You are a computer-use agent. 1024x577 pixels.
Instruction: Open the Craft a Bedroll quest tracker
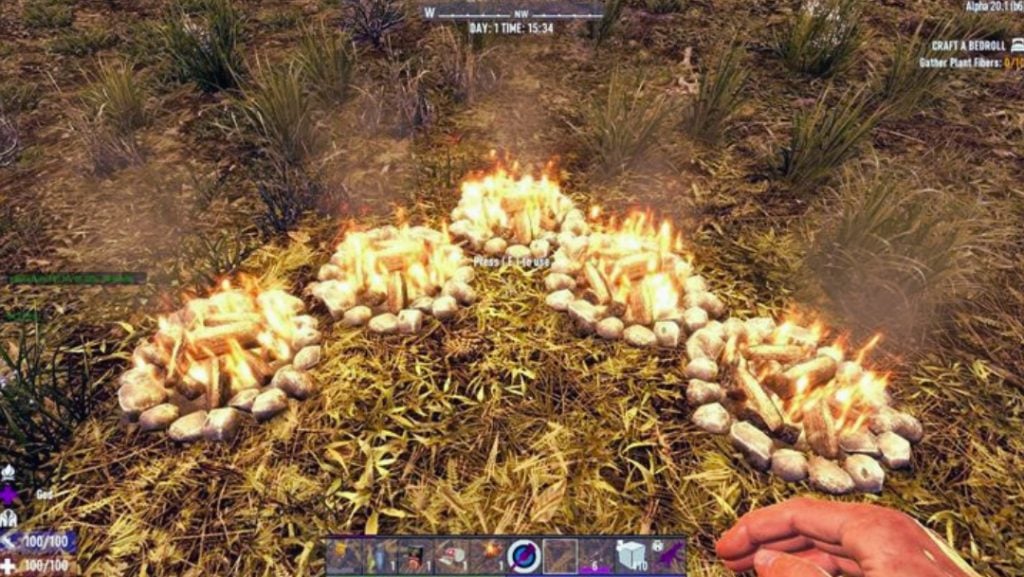[x=965, y=46]
